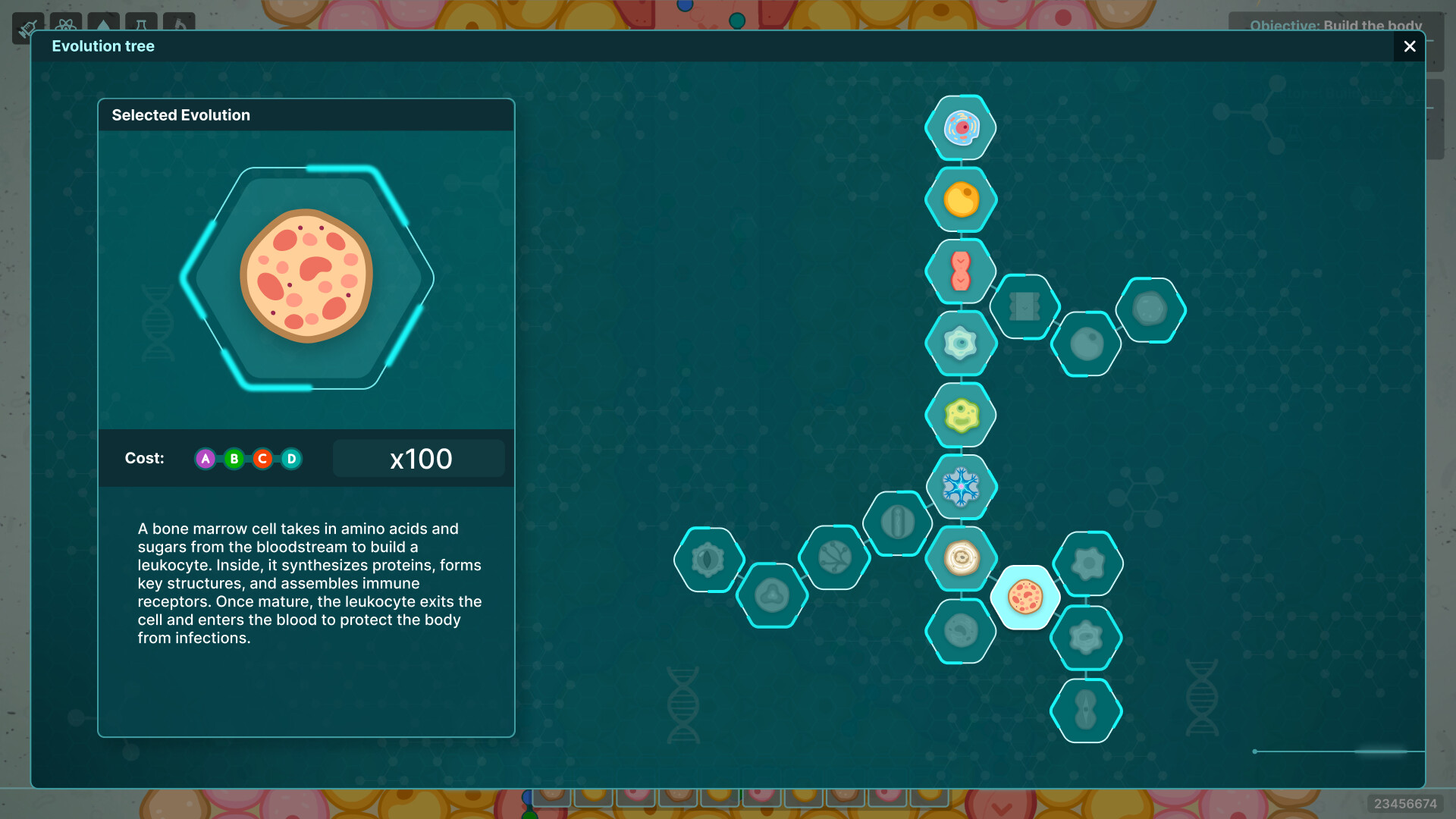Click the x100 cost display
1456x819 pixels.
[418, 458]
